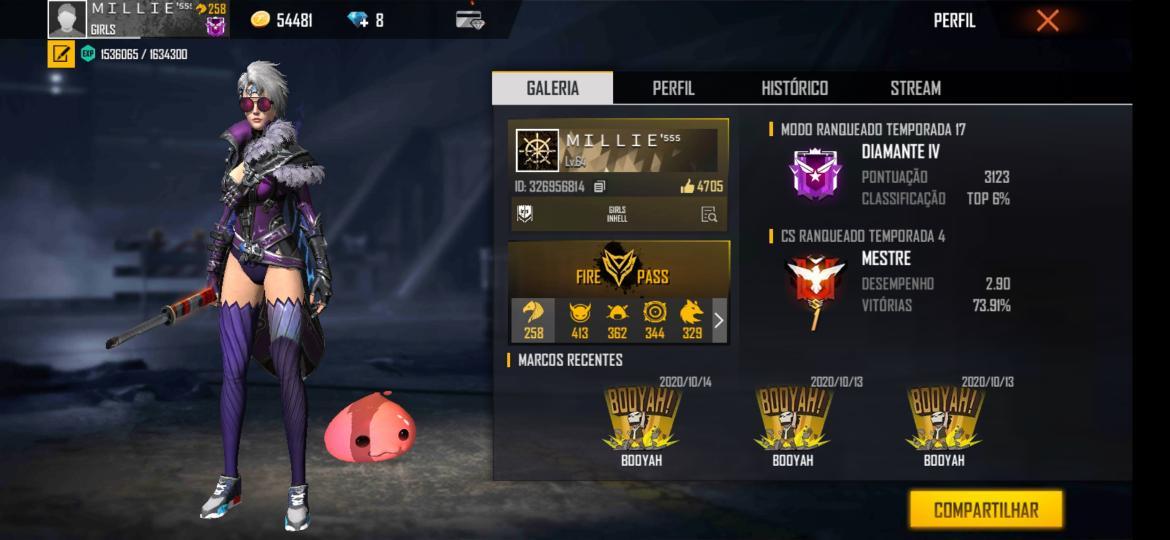
Task: Expand Fire Pass badges with the arrow
Action: [718, 320]
